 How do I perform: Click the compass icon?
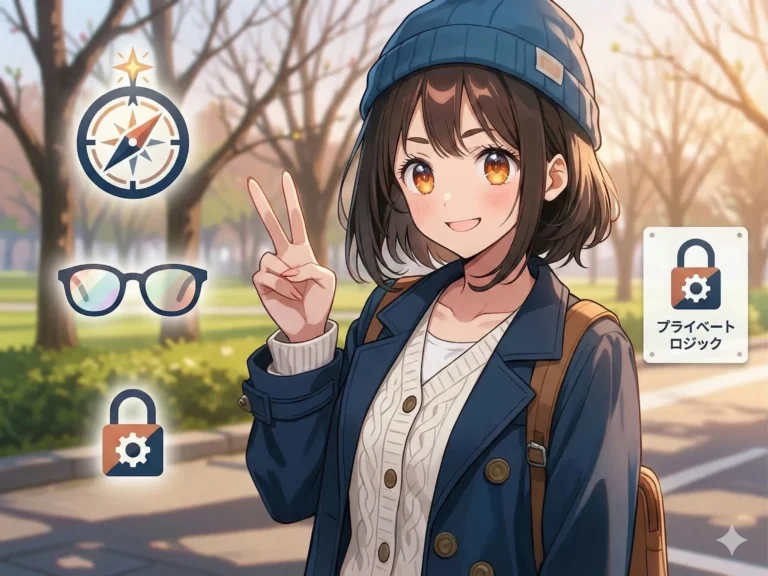coord(132,142)
